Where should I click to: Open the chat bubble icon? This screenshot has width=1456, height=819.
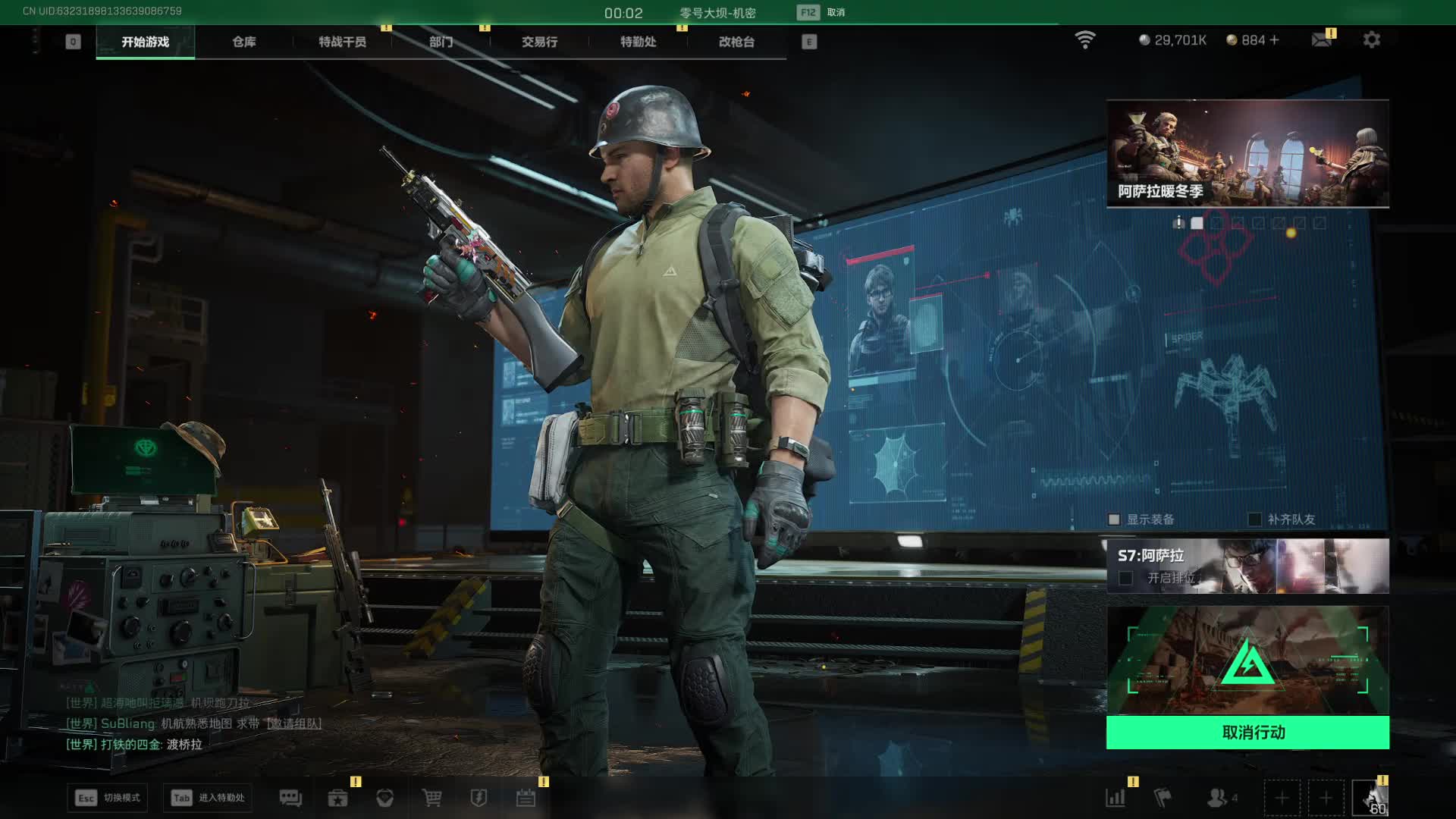290,798
